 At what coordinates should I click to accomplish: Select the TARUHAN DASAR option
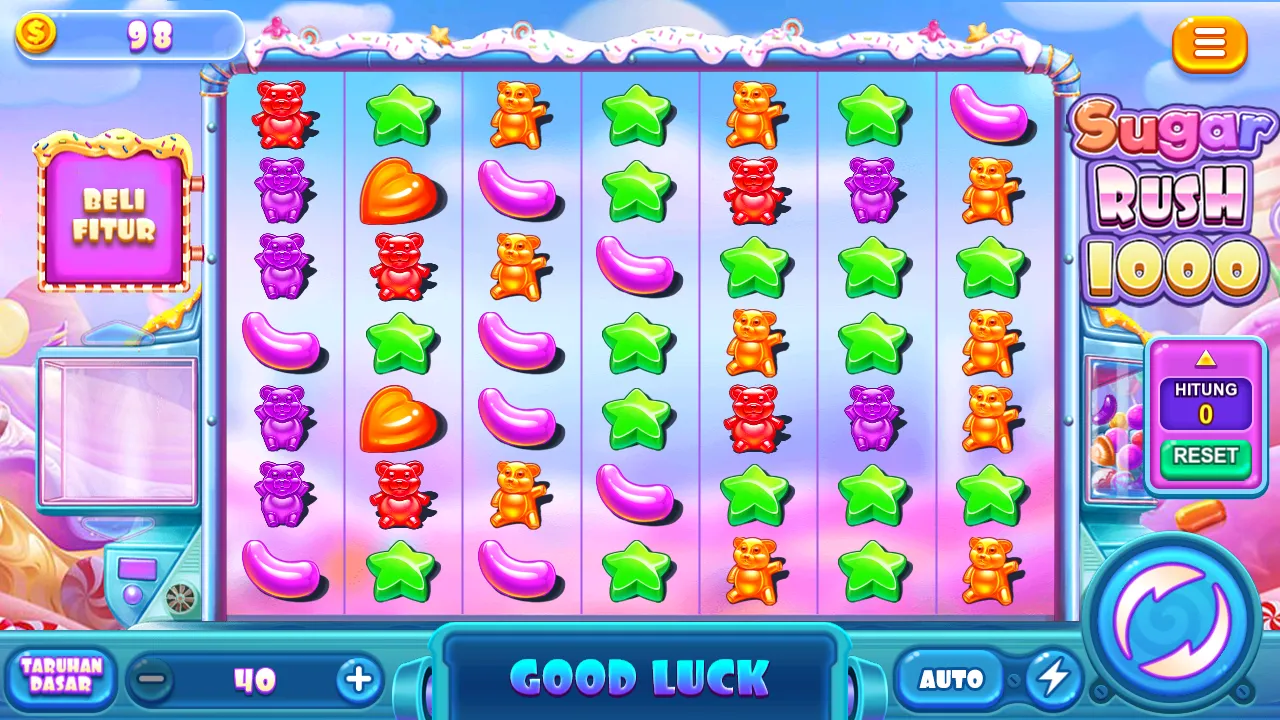click(x=60, y=677)
